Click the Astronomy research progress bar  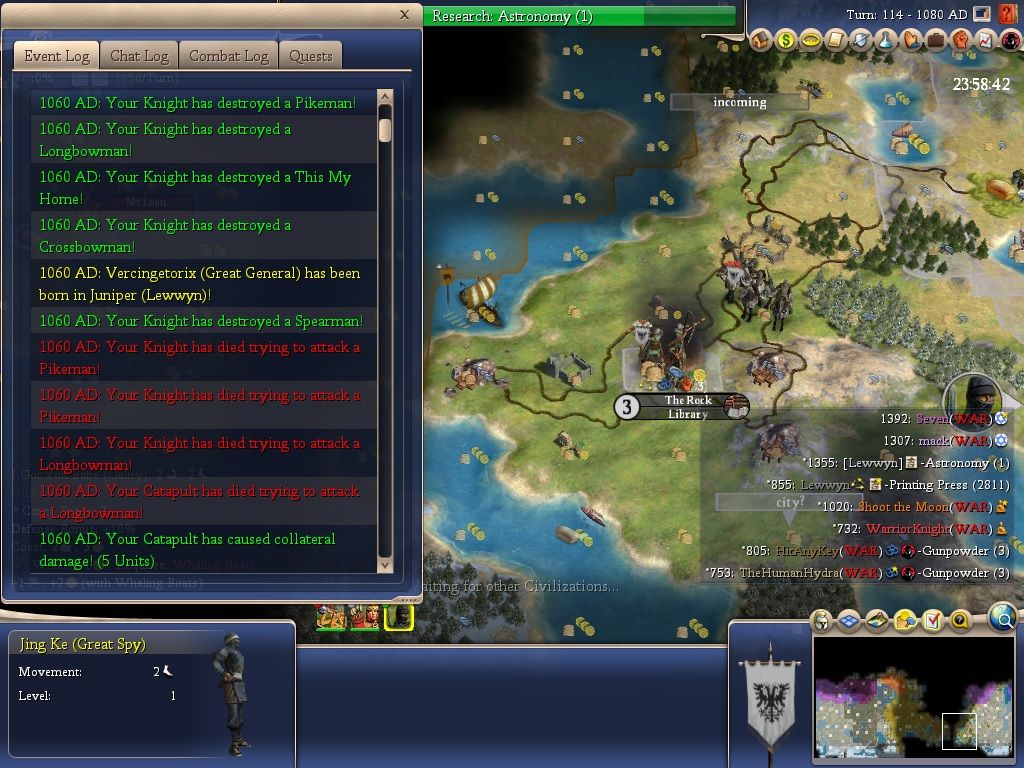[x=580, y=17]
